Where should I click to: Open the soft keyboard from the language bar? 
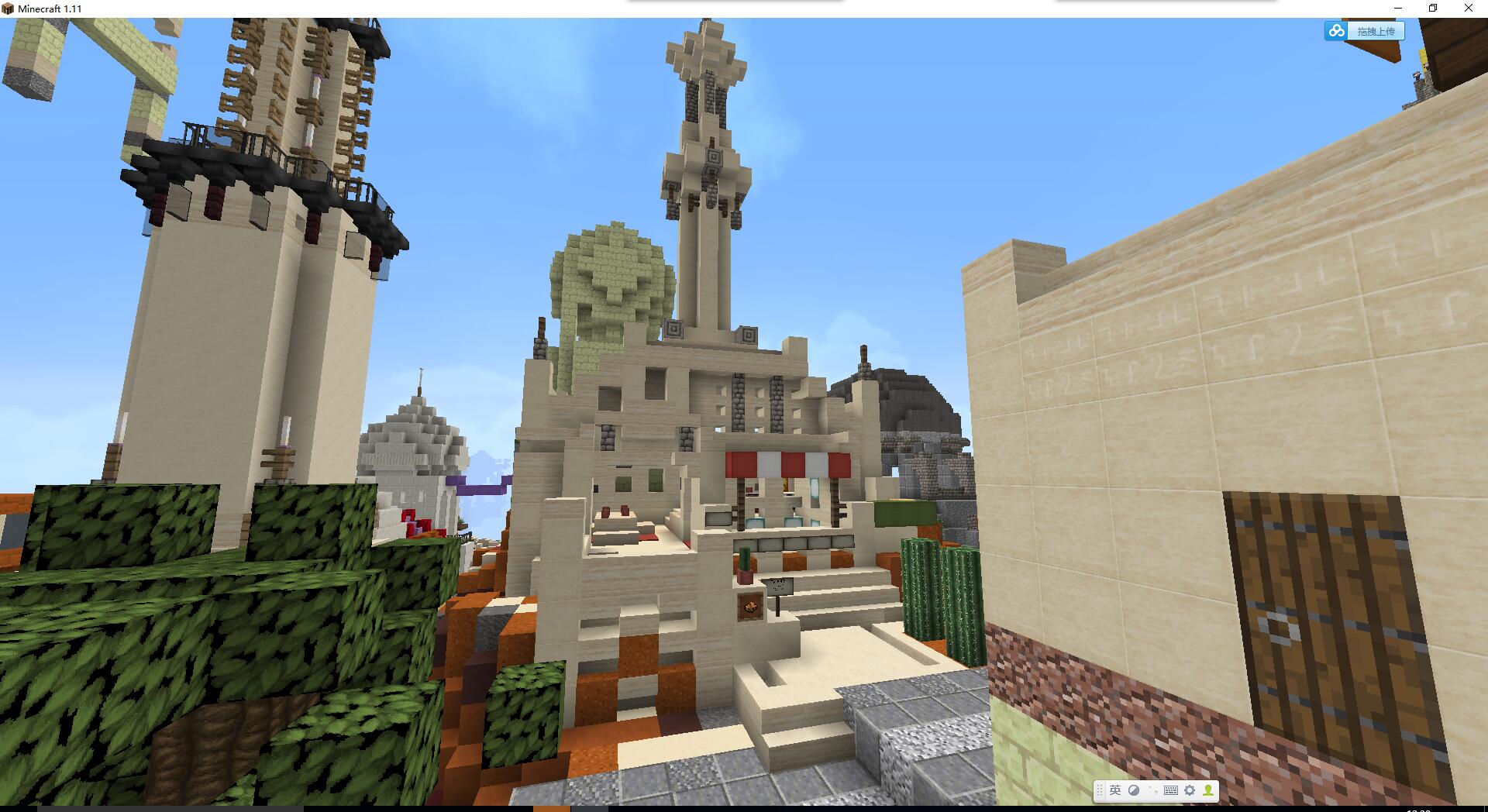(1171, 791)
